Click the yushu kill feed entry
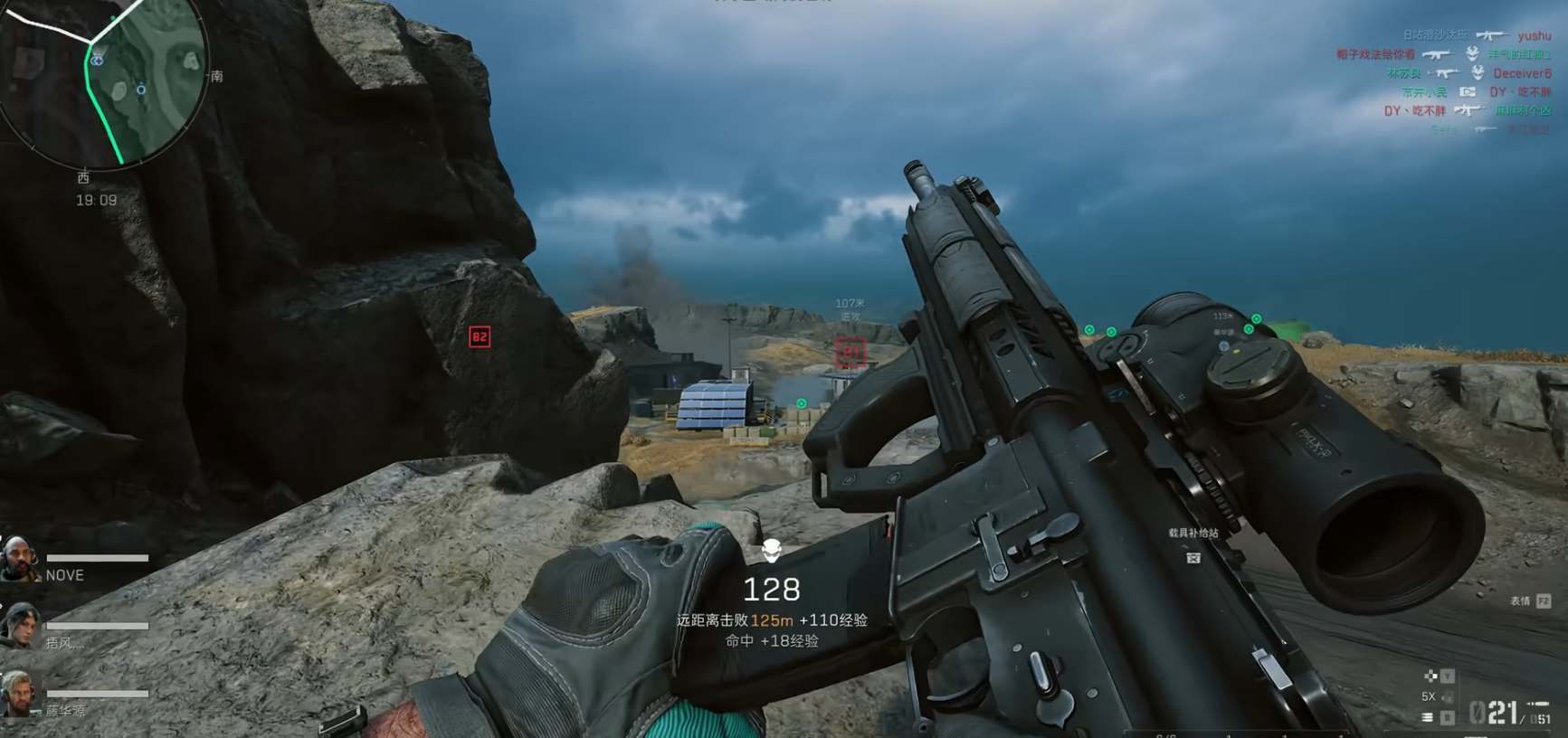Image resolution: width=1568 pixels, height=738 pixels. pos(1534,35)
